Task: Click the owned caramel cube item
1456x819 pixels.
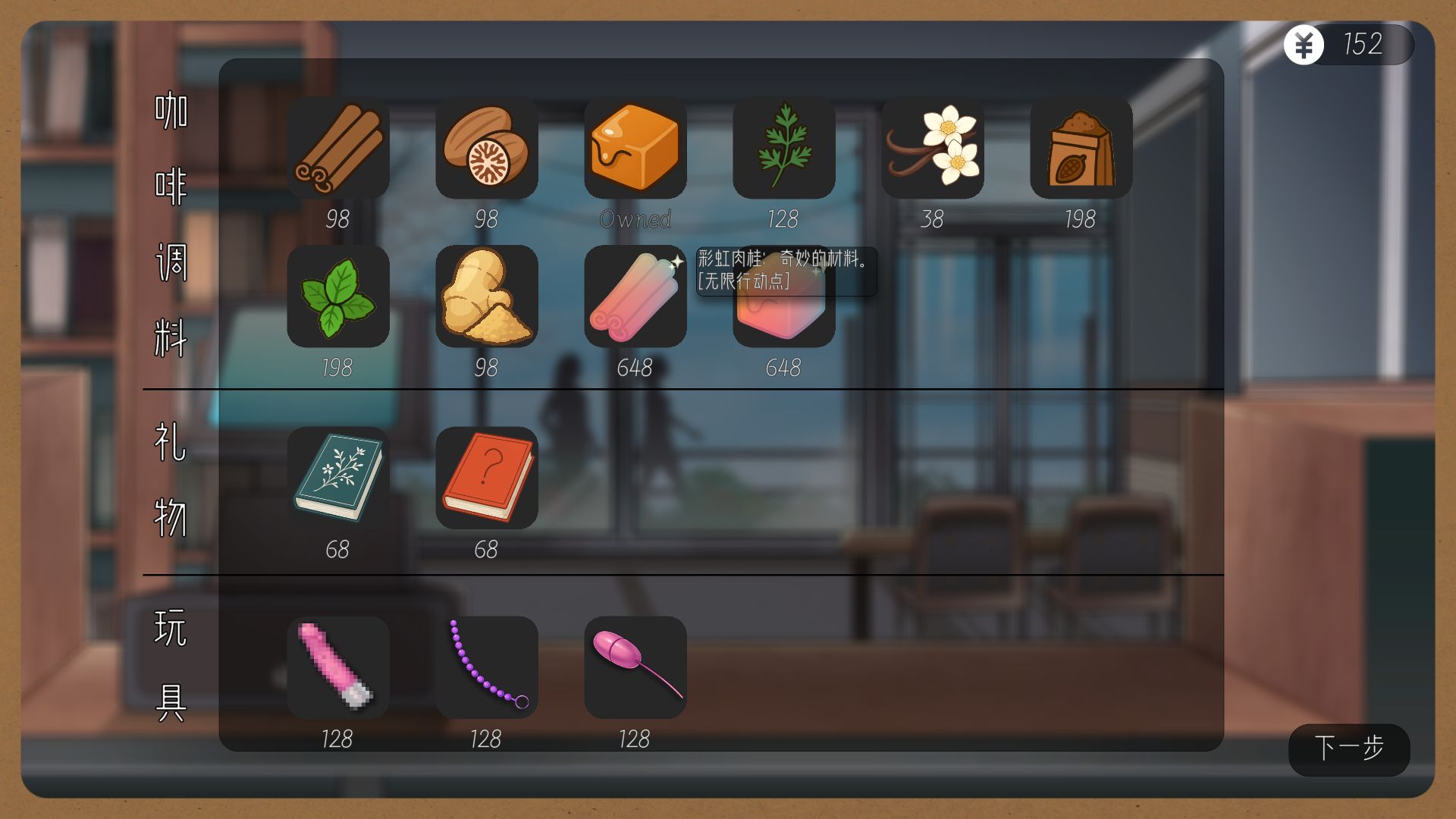Action: 635,148
